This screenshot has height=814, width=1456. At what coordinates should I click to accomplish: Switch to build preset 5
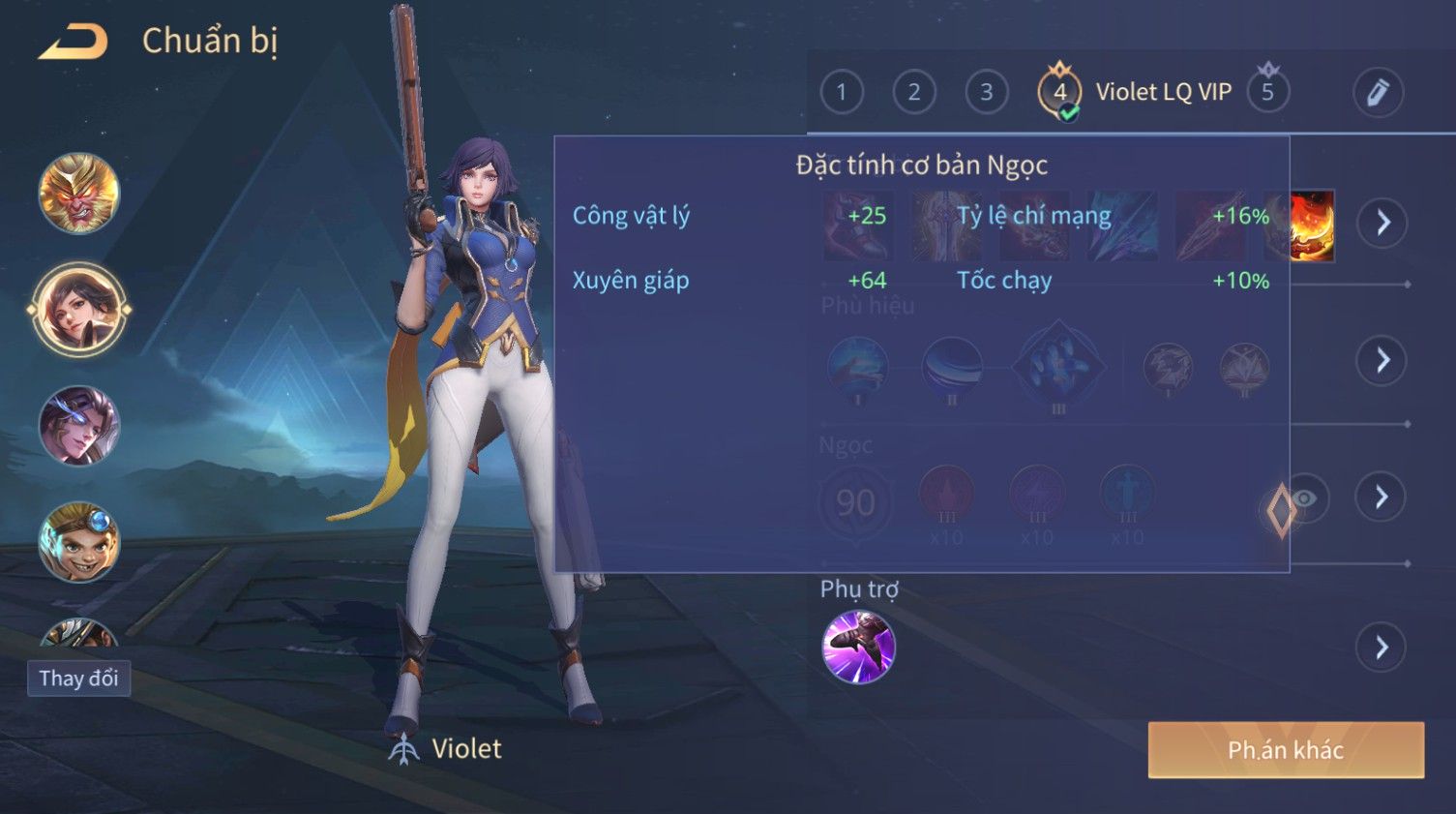pos(1267,92)
